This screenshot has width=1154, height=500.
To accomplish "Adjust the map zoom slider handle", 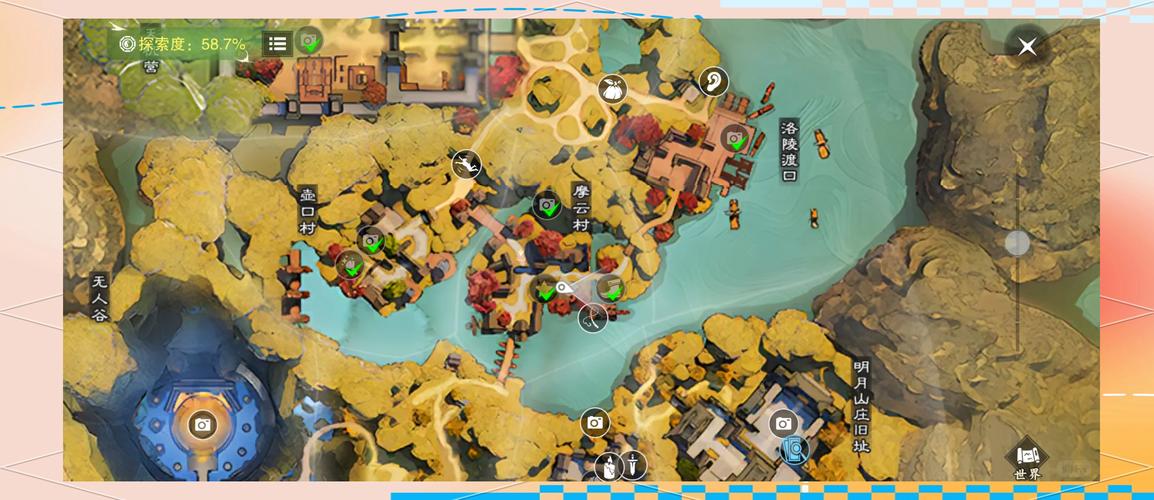I will 1017,243.
